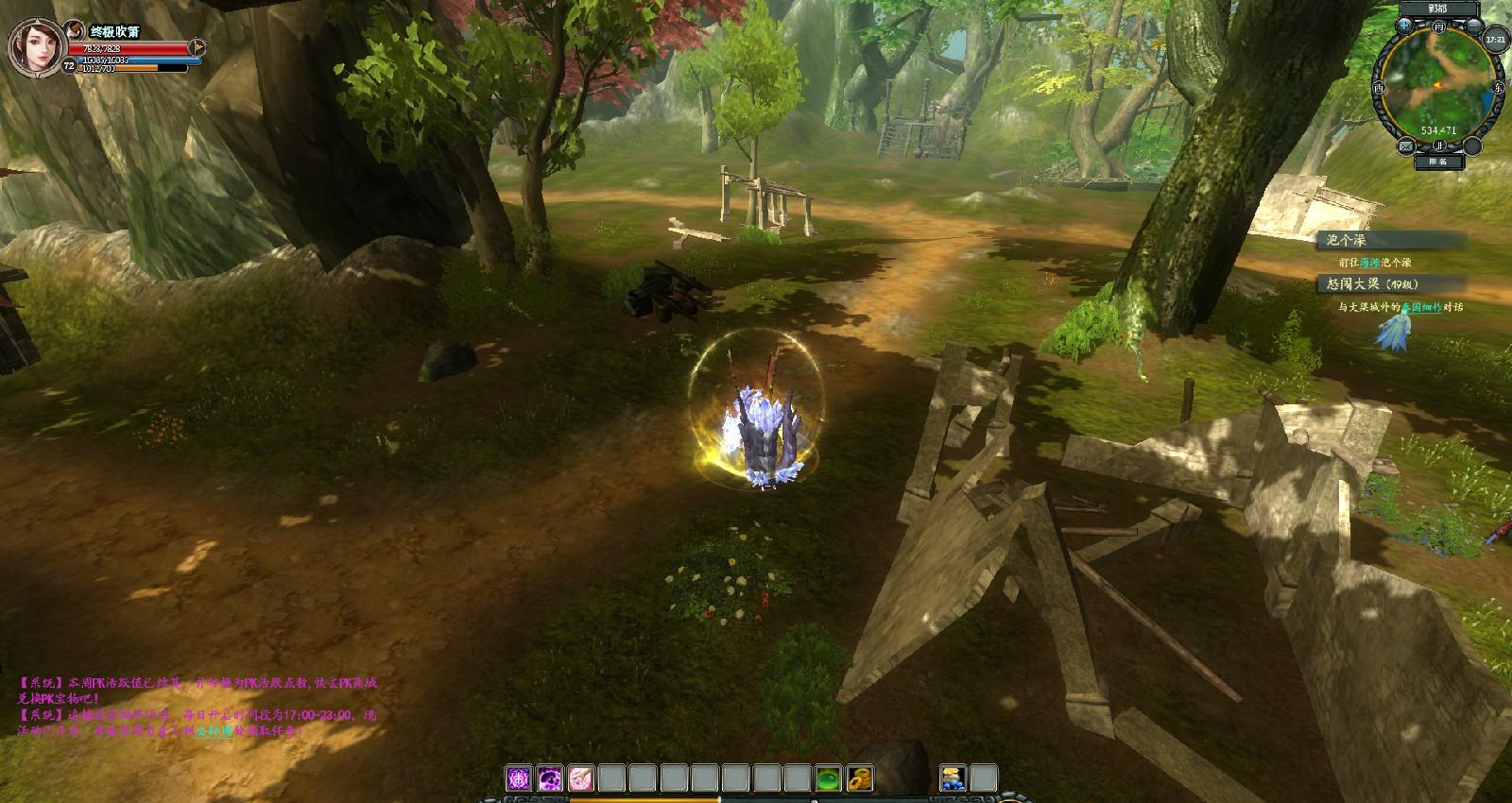The height and width of the screenshot is (803, 1512).
Task: Click the gold and blue gems pouch slot
Action: [953, 778]
